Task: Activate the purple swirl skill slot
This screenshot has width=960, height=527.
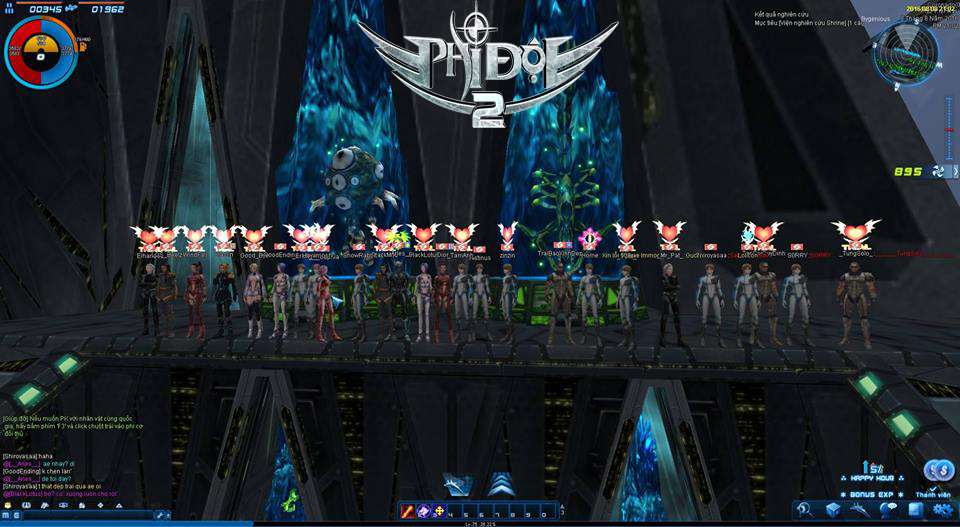Action: click(424, 511)
